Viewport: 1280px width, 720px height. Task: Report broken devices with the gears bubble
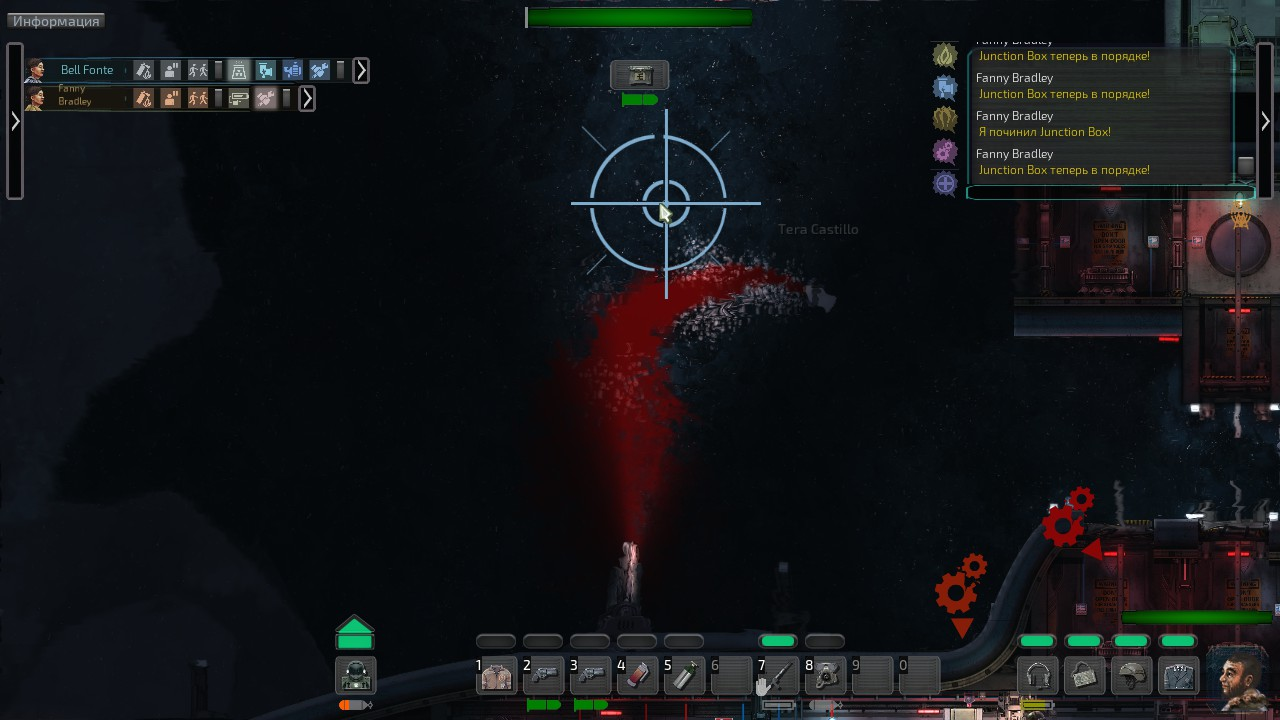945,151
